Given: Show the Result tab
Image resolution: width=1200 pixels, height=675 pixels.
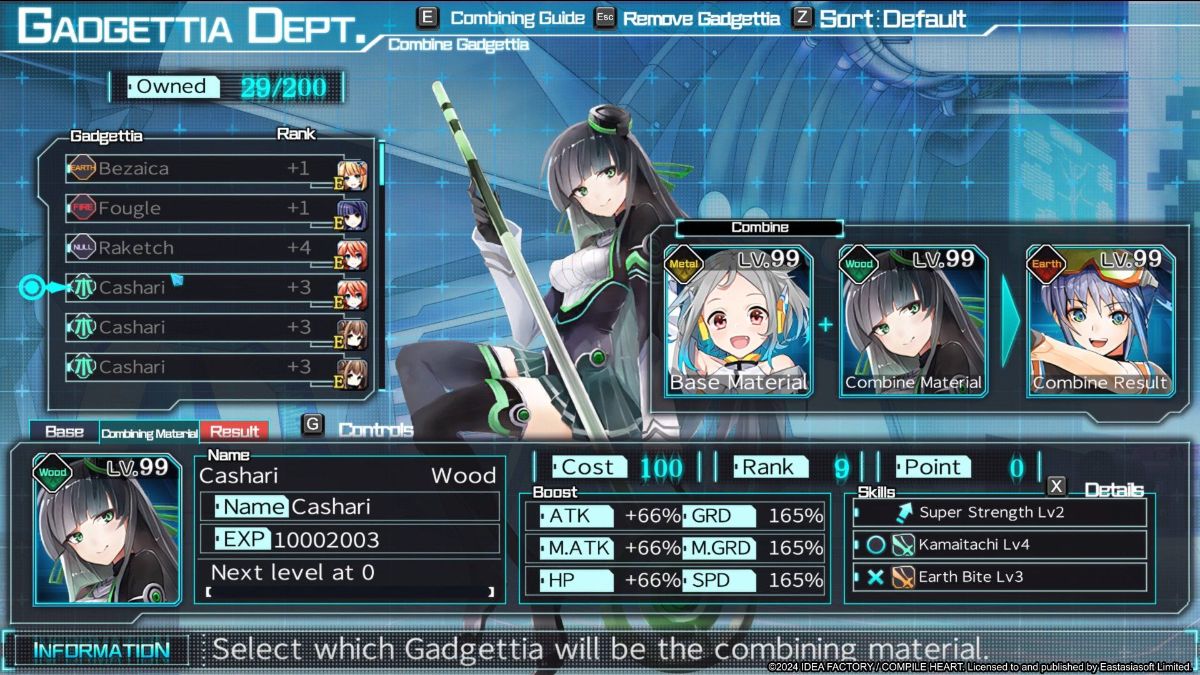Looking at the screenshot, I should (x=234, y=432).
